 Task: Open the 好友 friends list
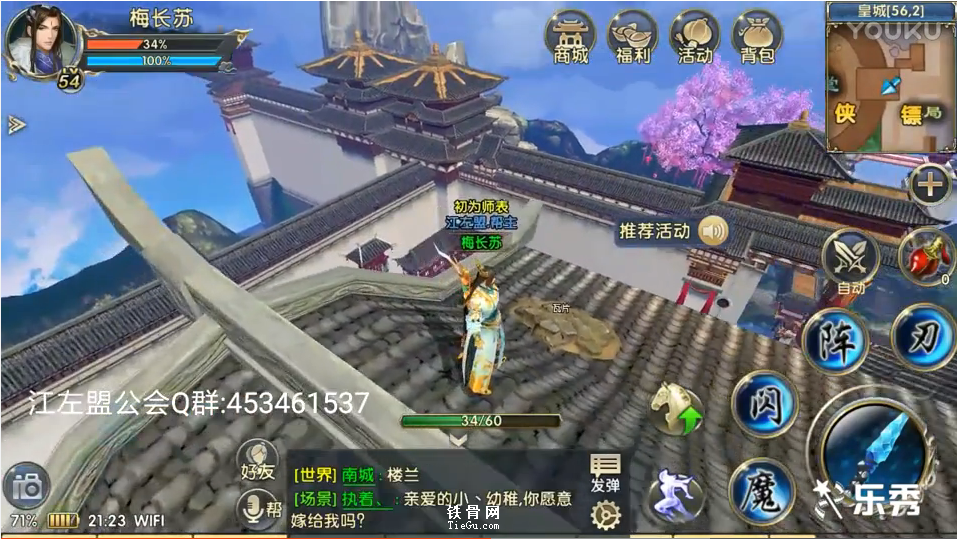[259, 461]
